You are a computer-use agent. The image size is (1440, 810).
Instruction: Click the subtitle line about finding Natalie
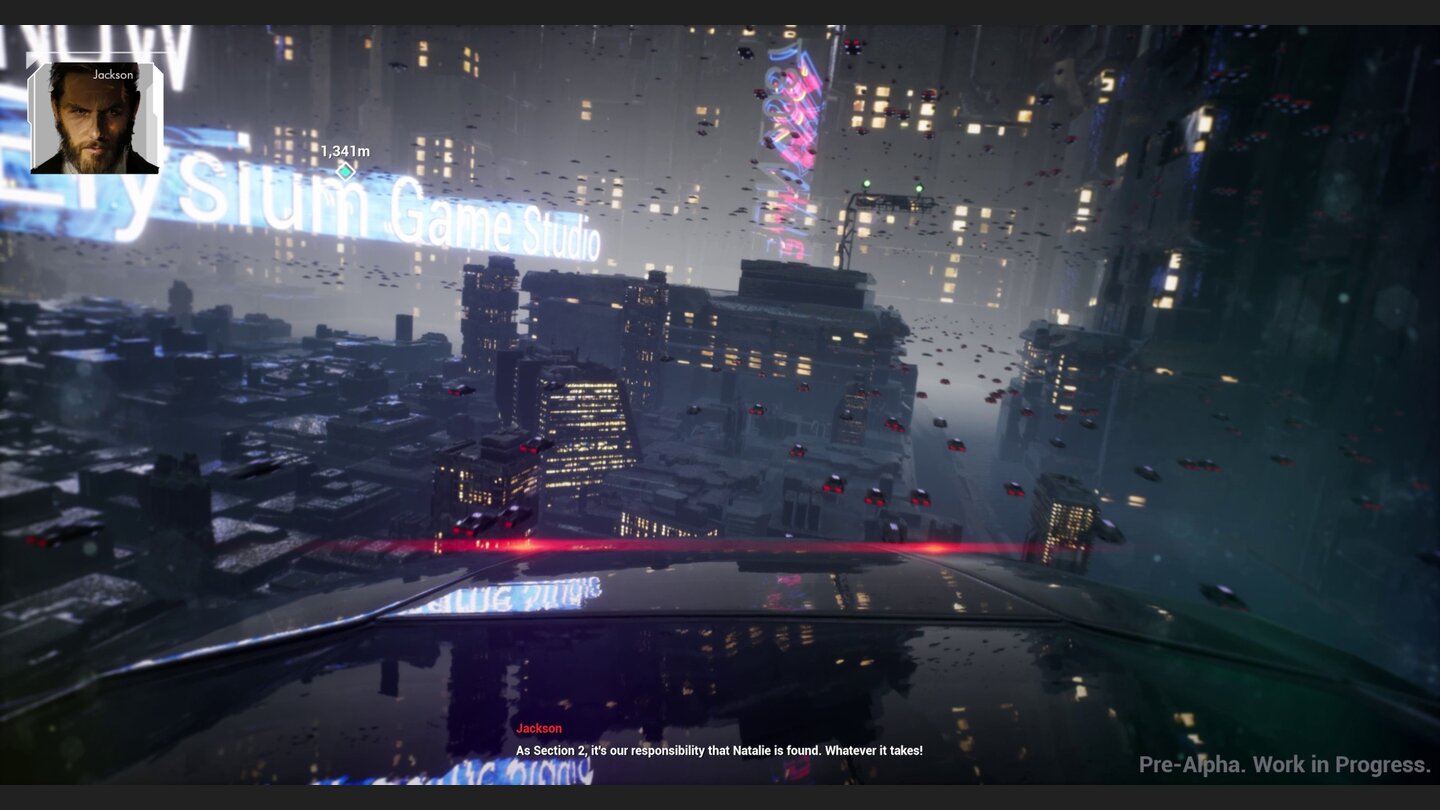click(718, 750)
